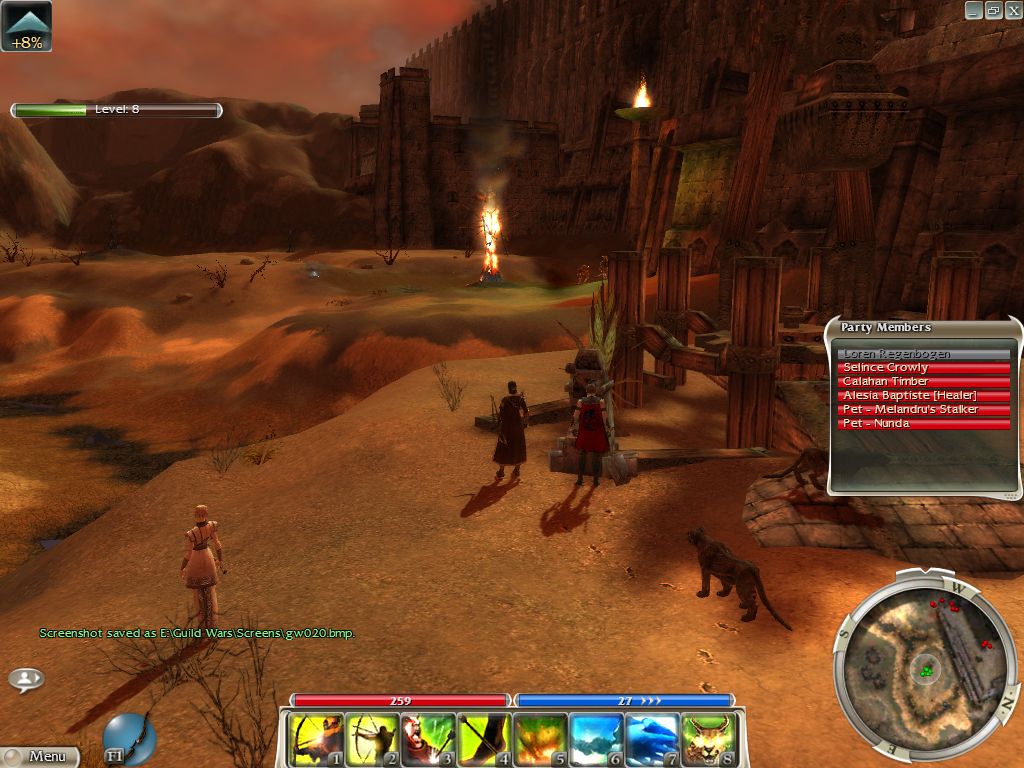The image size is (1024, 768).
Task: Choose Calahan Timber from party members
Action: tap(924, 382)
